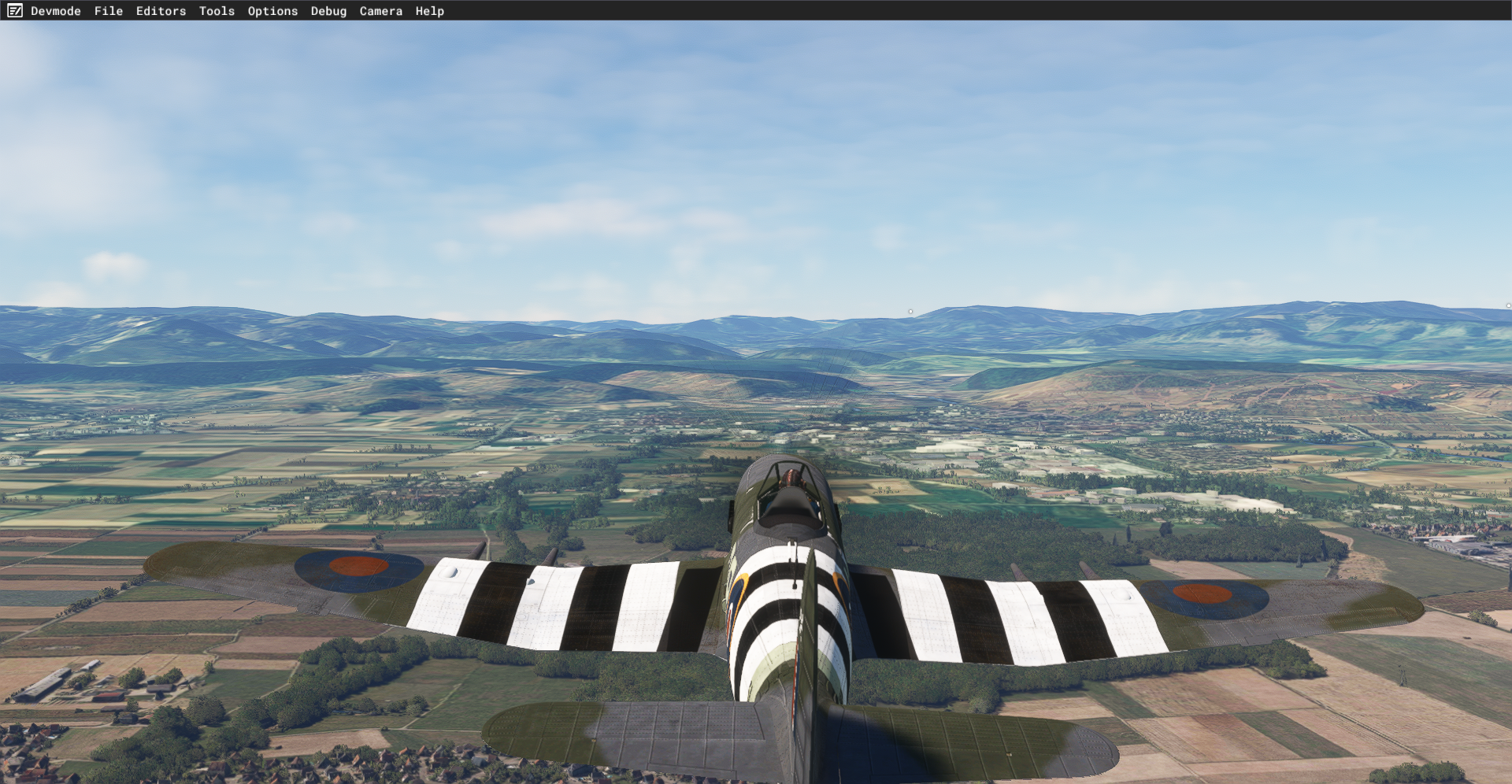Select the Debug menu

tap(328, 11)
